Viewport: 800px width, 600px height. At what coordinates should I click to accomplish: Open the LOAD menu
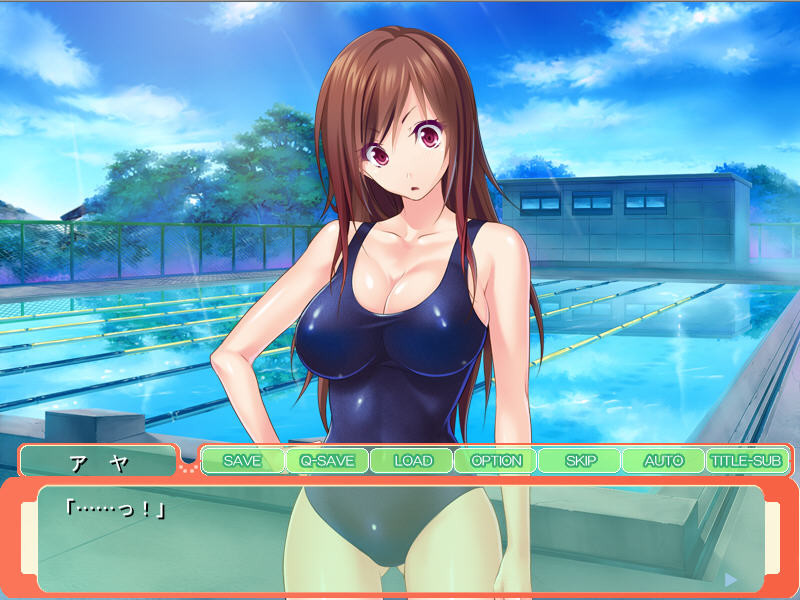coord(412,461)
